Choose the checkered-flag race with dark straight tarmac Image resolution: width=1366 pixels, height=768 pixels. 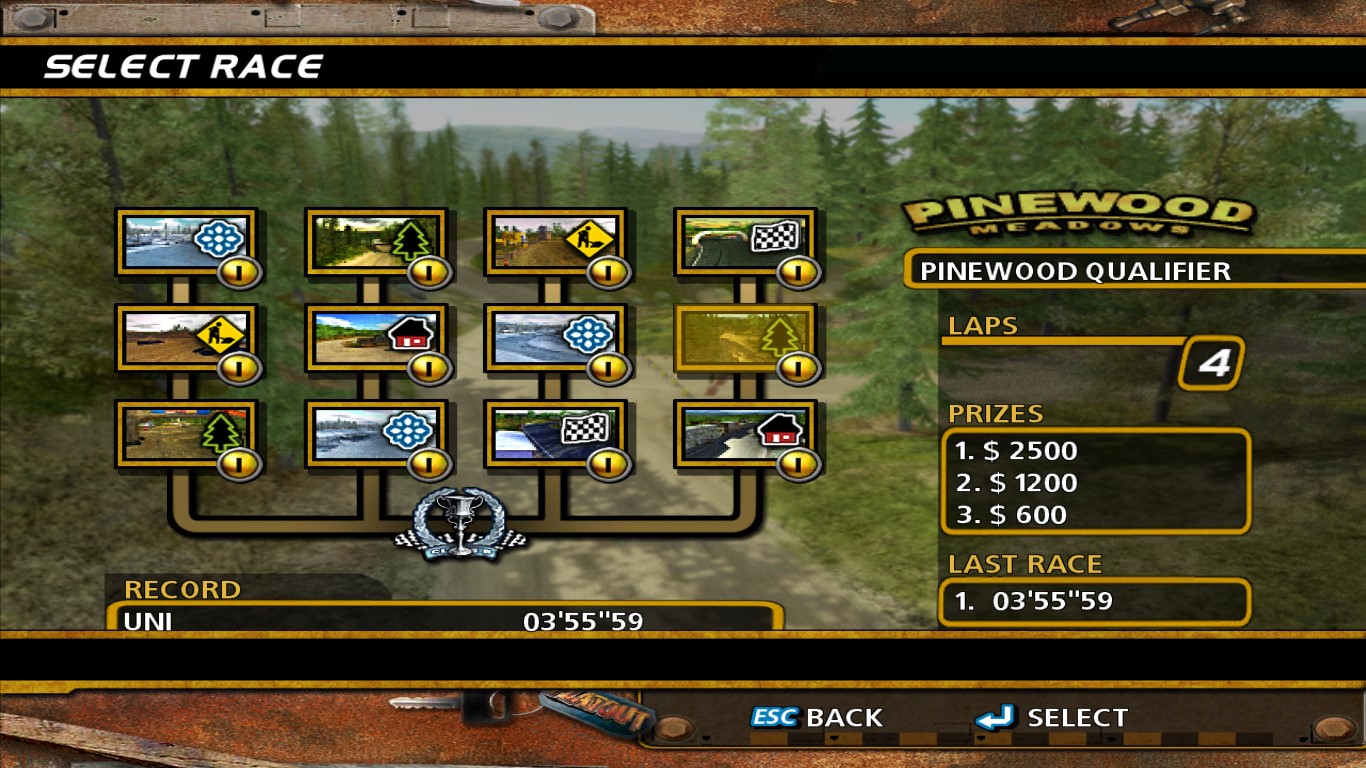pos(555,434)
